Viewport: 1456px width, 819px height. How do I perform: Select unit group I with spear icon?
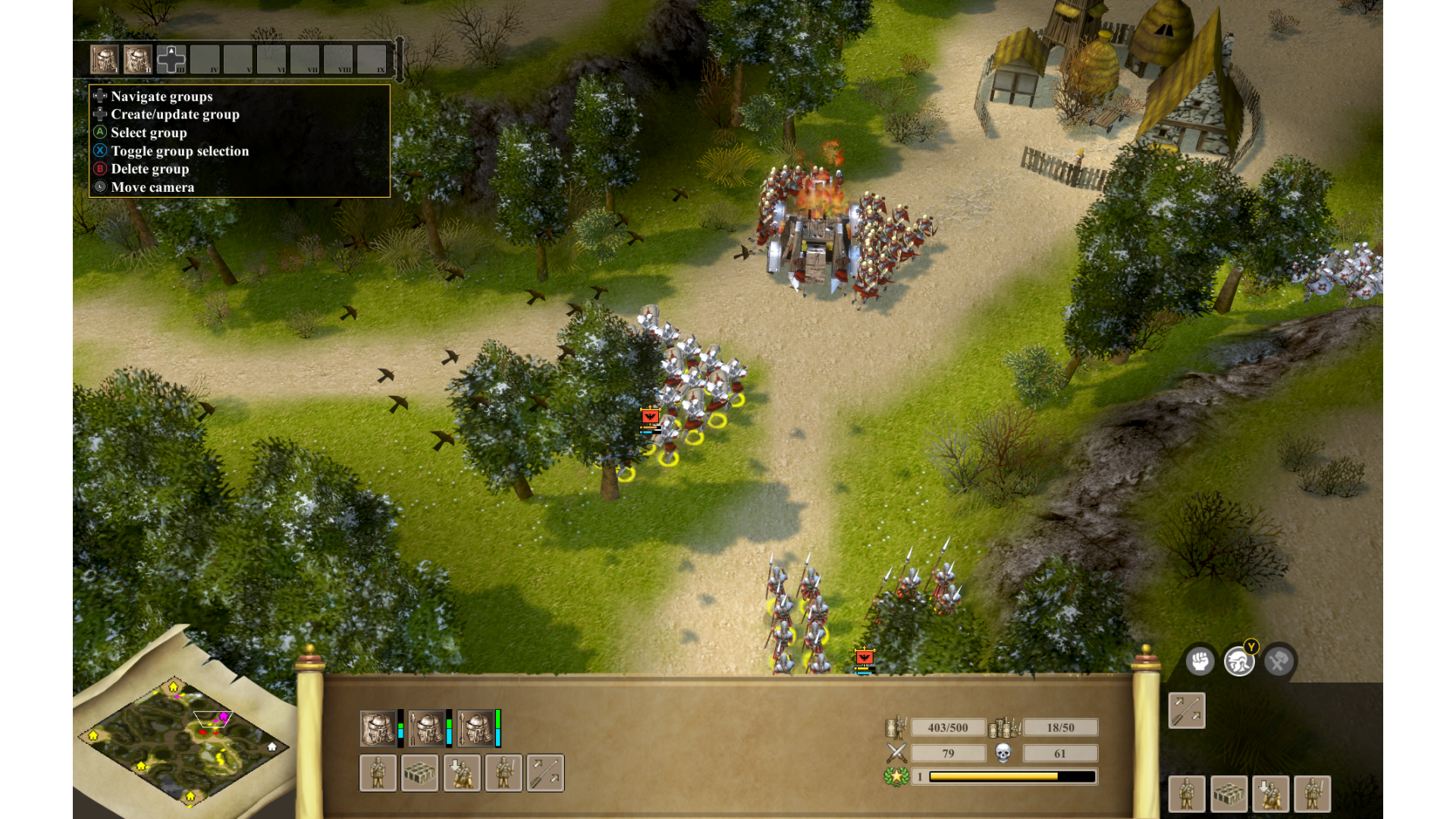105,59
